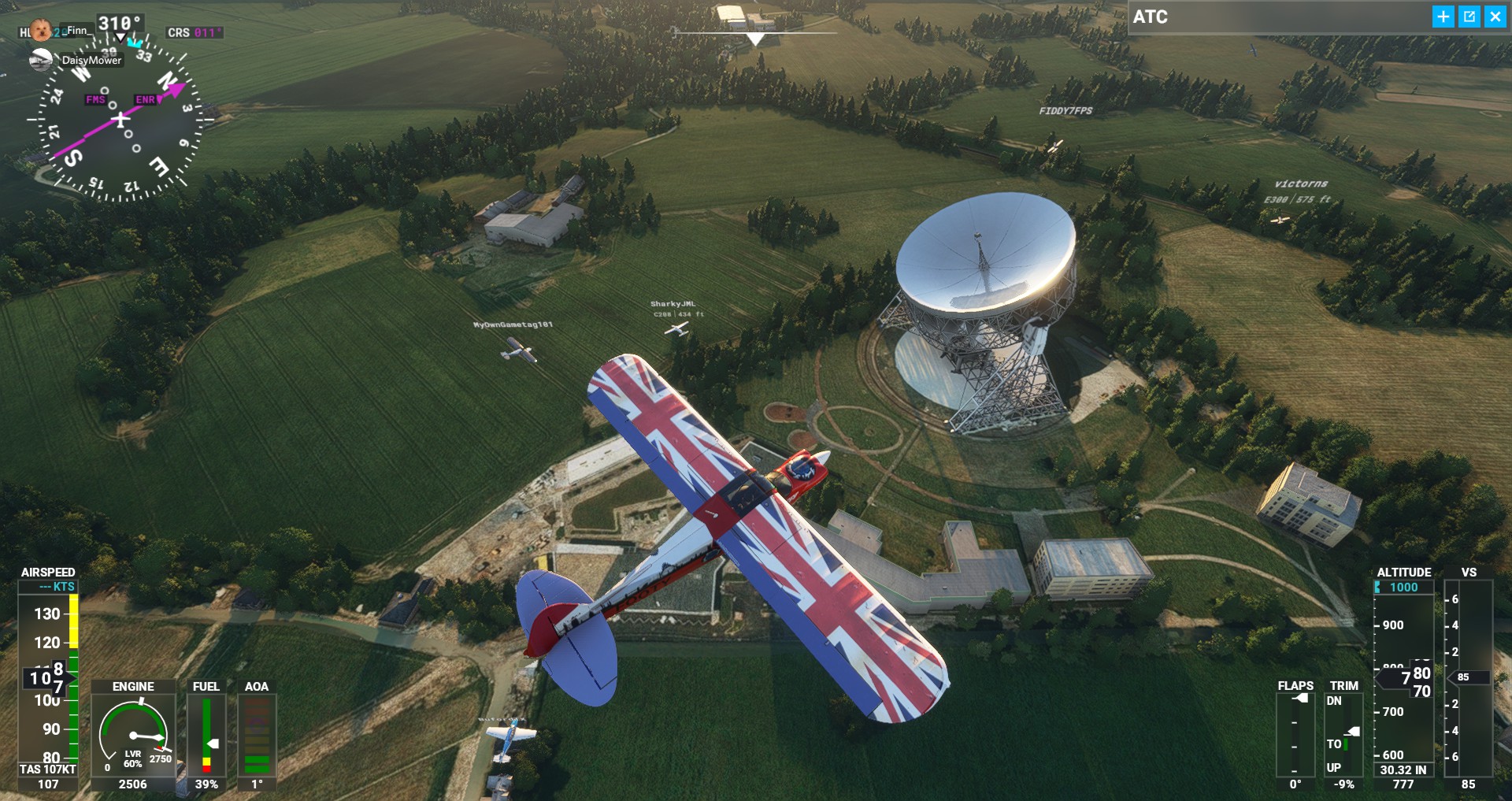Close the ATC panel
Image resolution: width=1512 pixels, height=801 pixels.
point(1495,17)
